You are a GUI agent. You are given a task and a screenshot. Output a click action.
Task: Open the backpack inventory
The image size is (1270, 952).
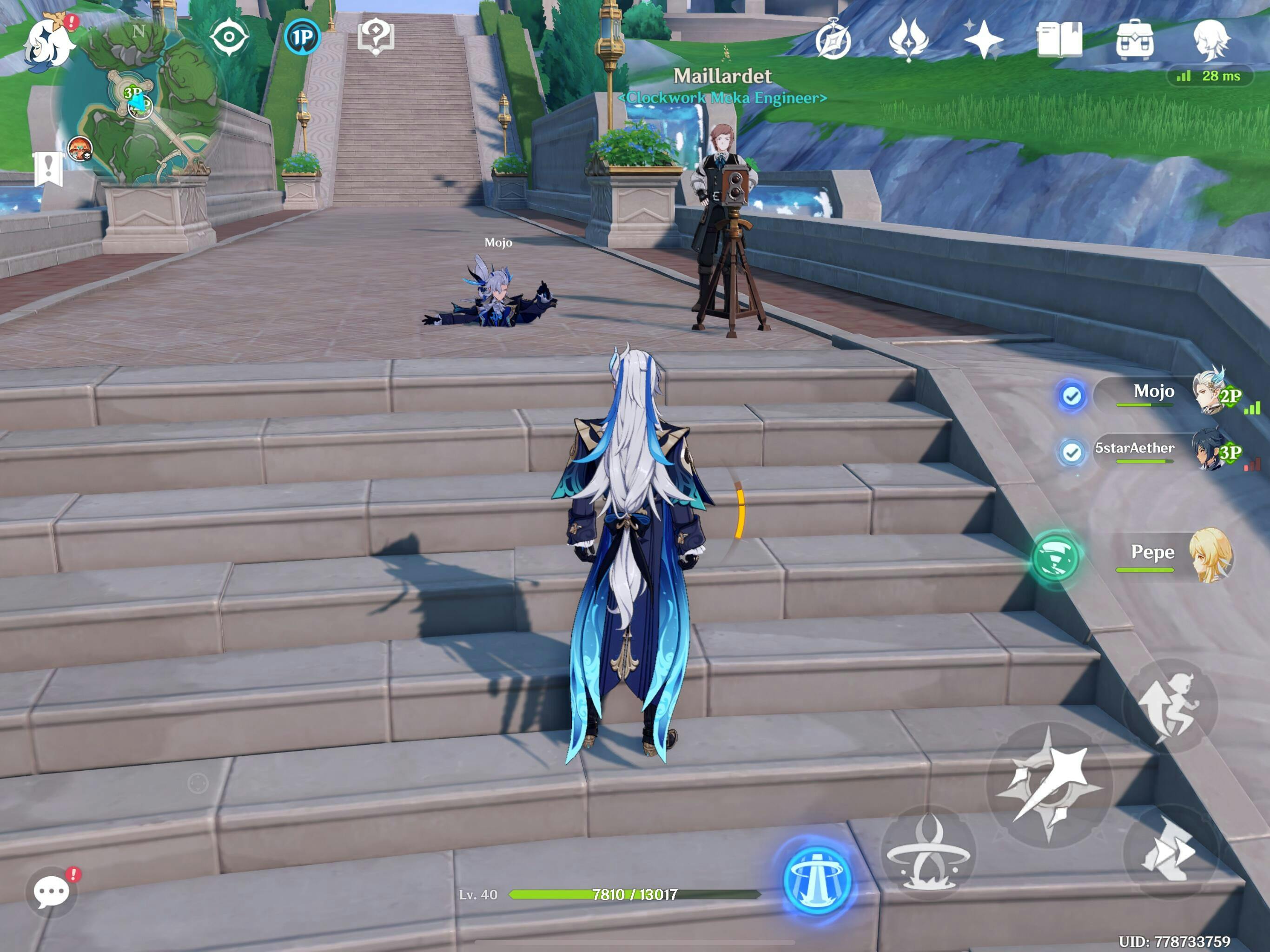click(x=1135, y=40)
